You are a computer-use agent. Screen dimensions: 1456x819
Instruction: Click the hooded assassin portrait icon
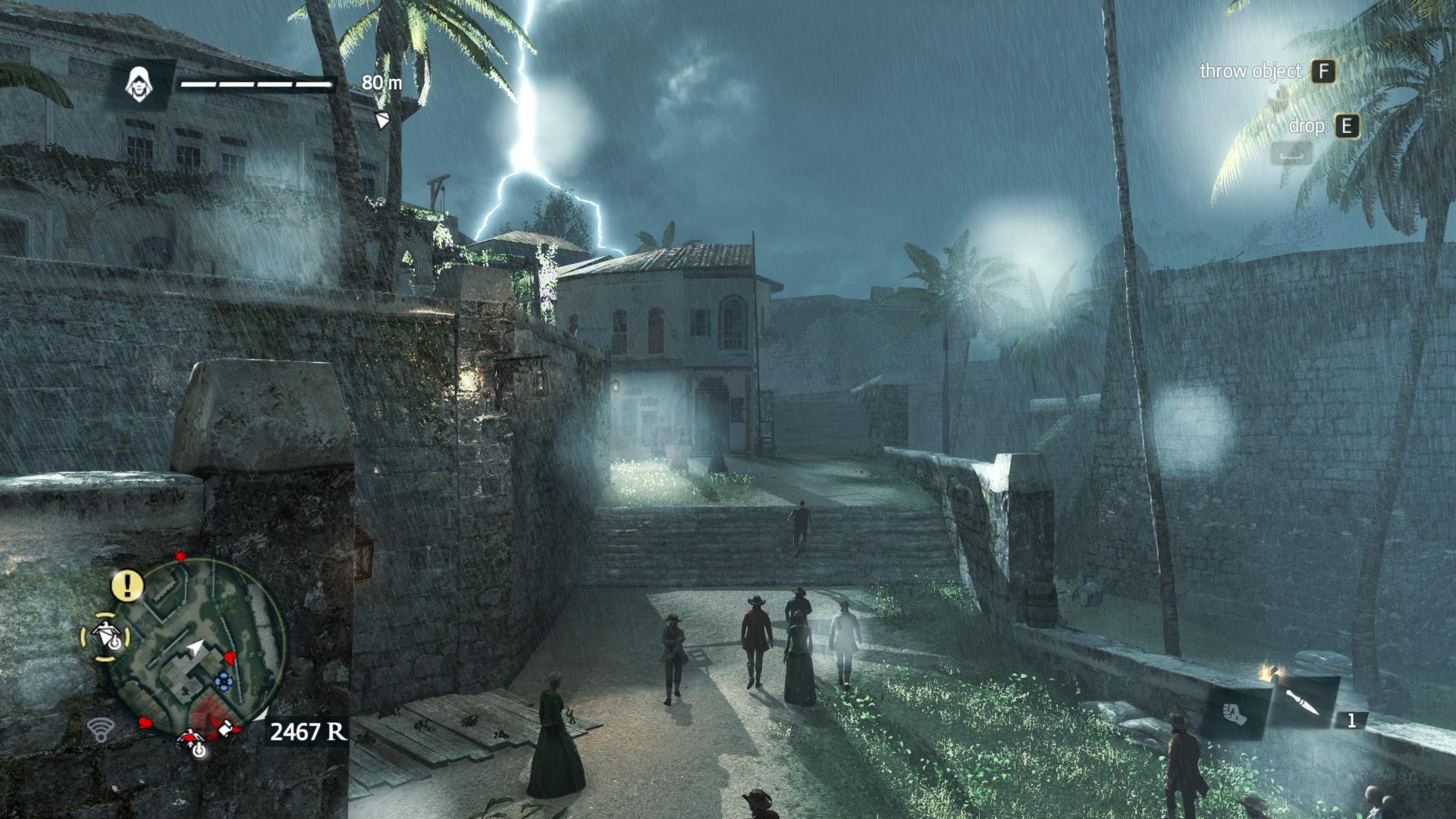coord(140,83)
